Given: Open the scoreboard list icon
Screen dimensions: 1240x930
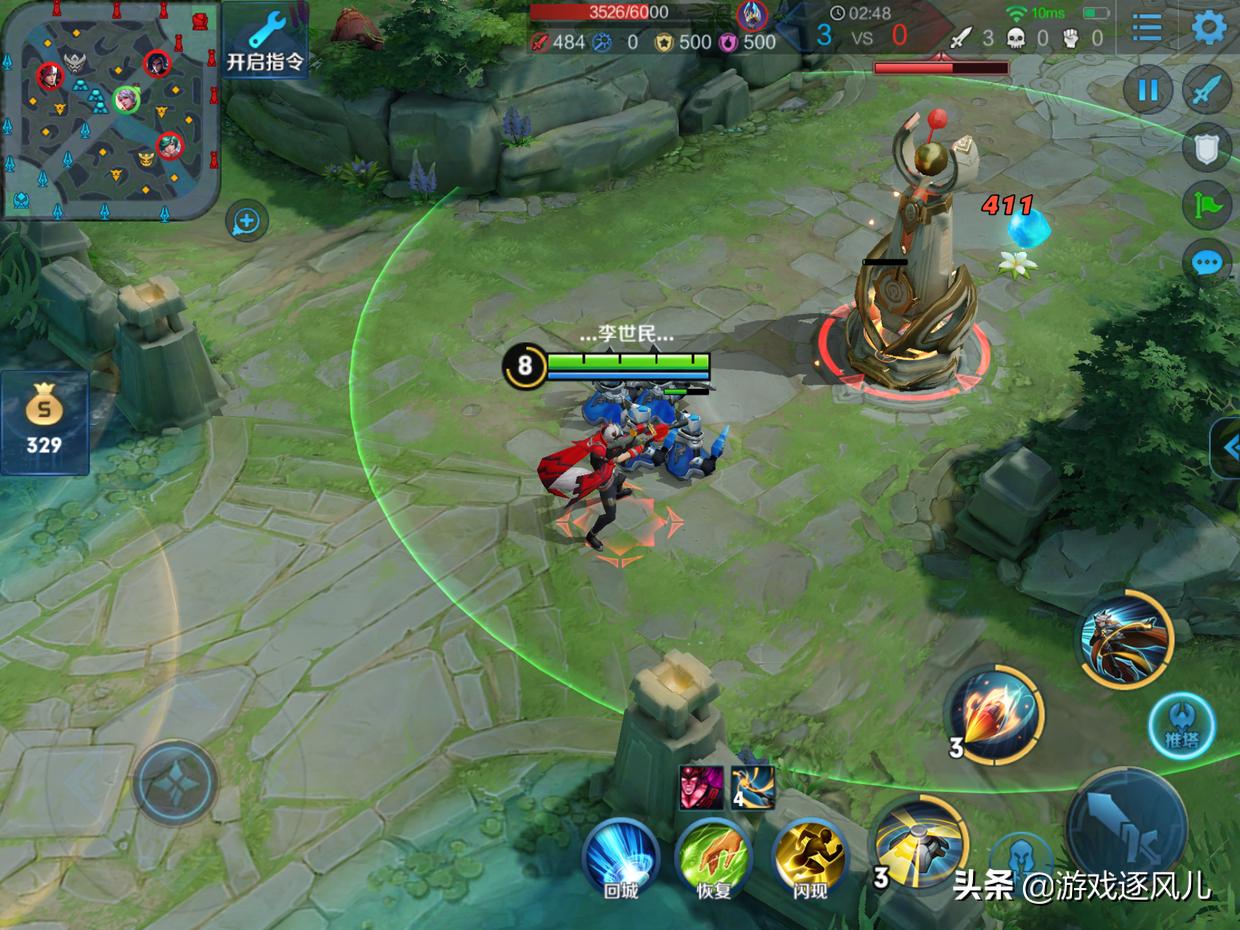Looking at the screenshot, I should 1147,27.
